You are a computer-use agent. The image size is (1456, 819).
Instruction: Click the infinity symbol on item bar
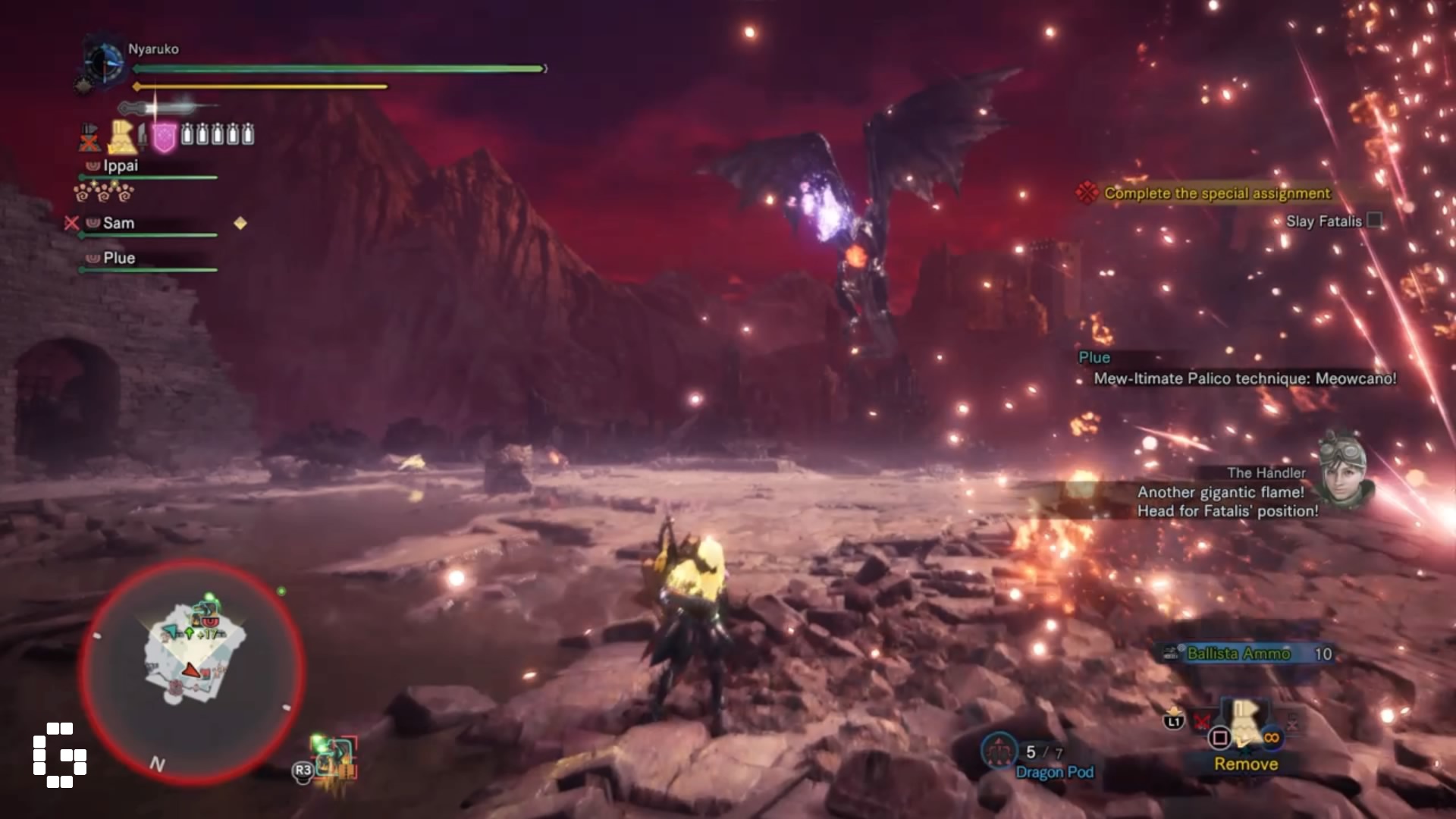pyautogui.click(x=1273, y=737)
